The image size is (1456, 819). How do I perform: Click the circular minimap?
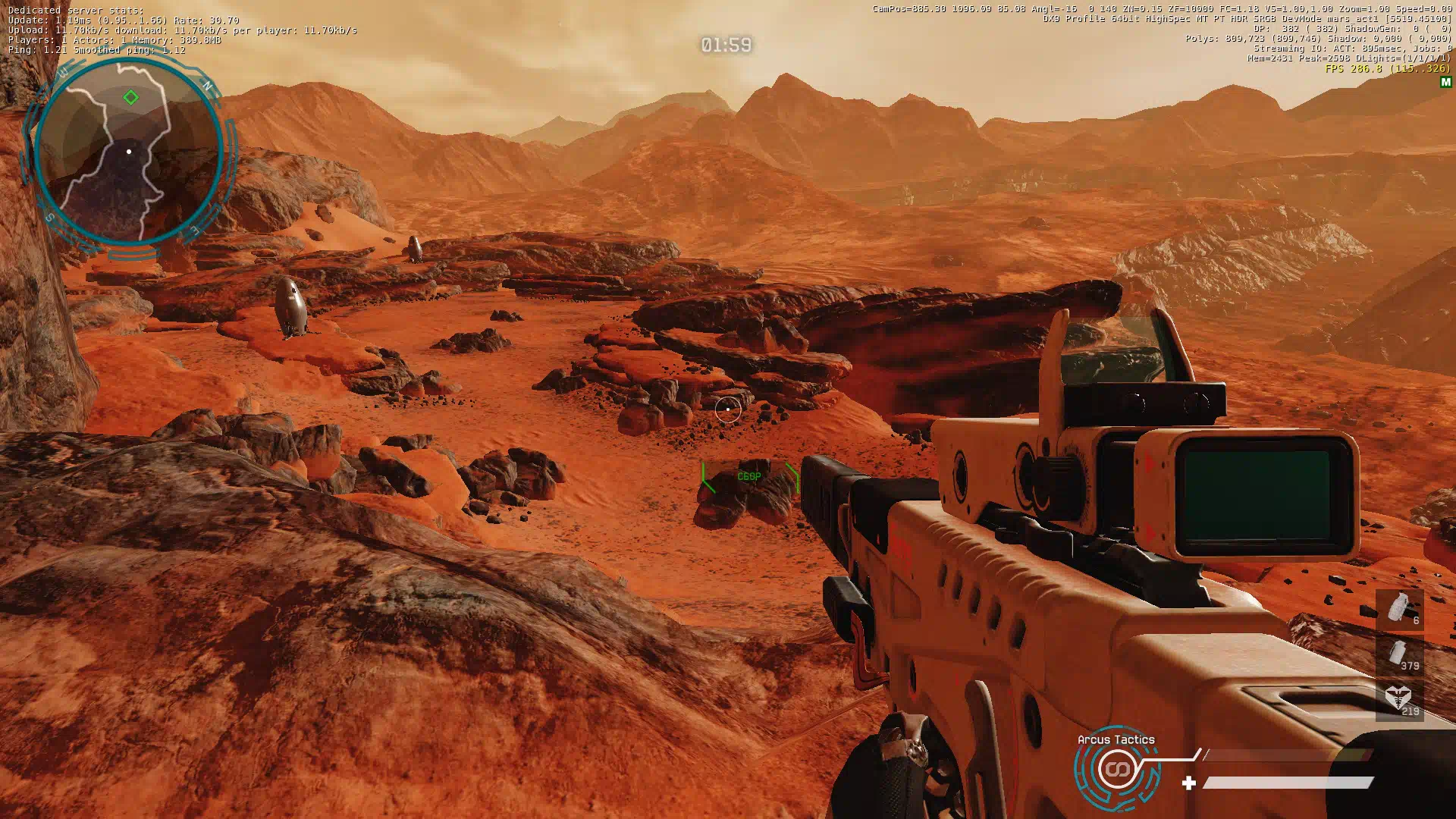tap(129, 153)
